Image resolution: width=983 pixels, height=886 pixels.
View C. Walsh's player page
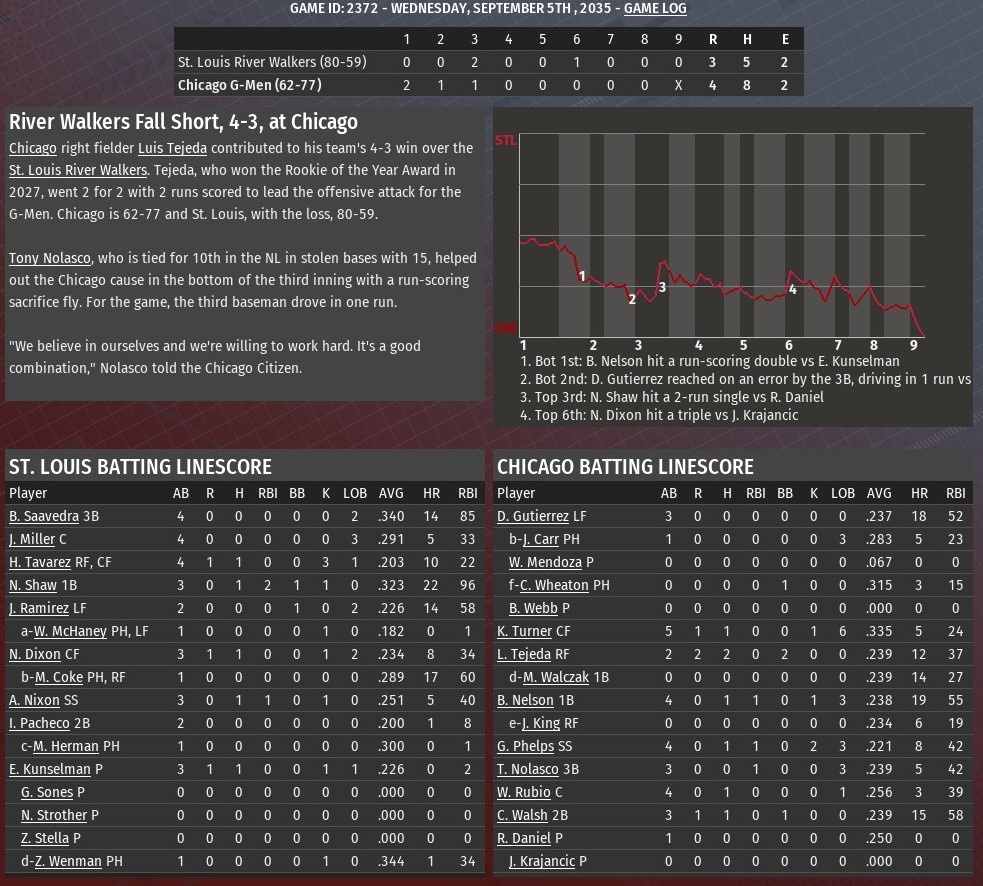pyautogui.click(x=523, y=815)
